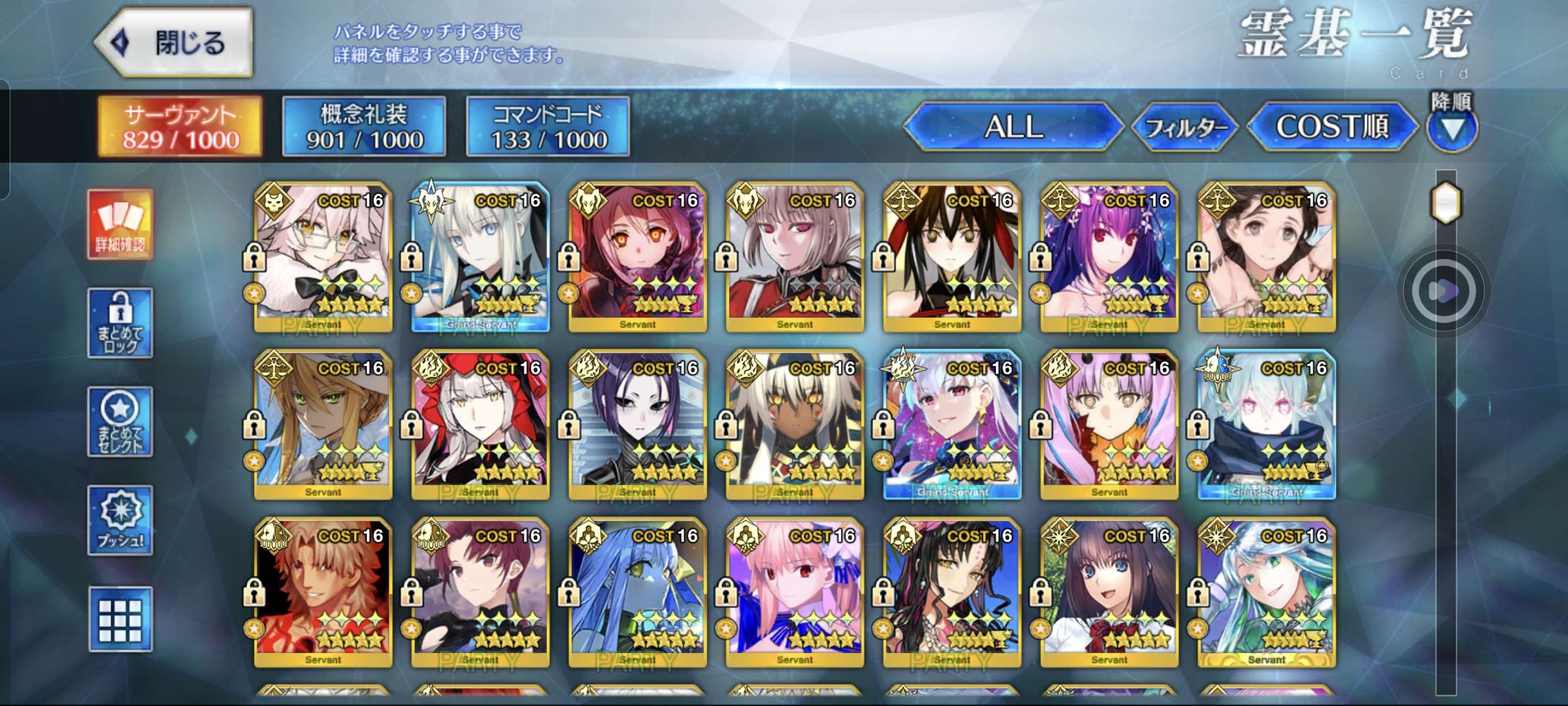Show the コマンドコード tab
Image resolution: width=1568 pixels, height=706 pixels.
(548, 126)
